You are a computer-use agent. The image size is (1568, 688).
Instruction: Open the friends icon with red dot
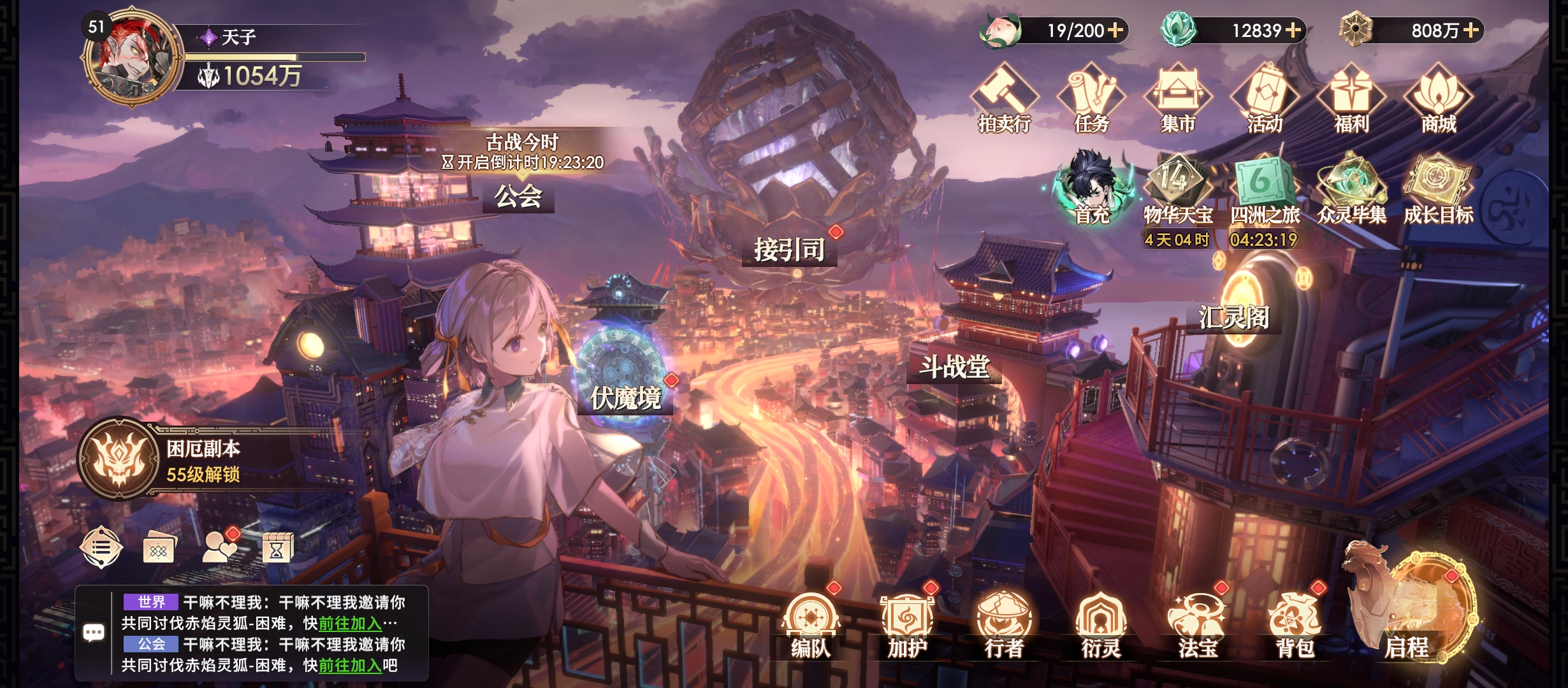(x=219, y=547)
